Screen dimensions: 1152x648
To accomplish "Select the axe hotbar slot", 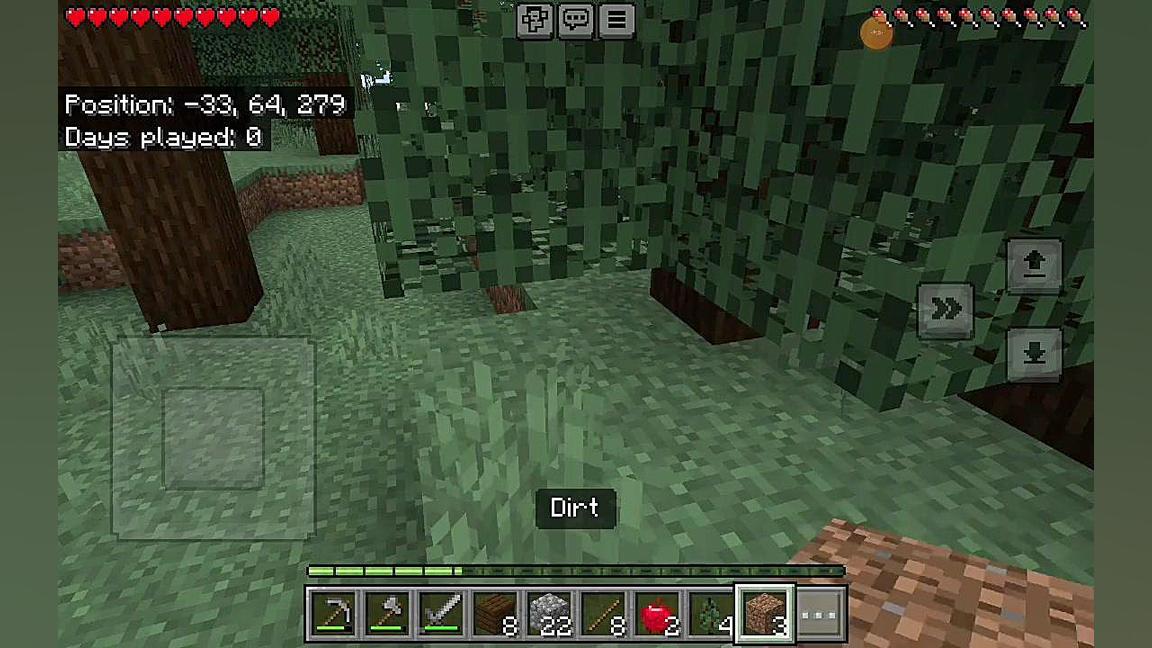I will click(x=387, y=613).
